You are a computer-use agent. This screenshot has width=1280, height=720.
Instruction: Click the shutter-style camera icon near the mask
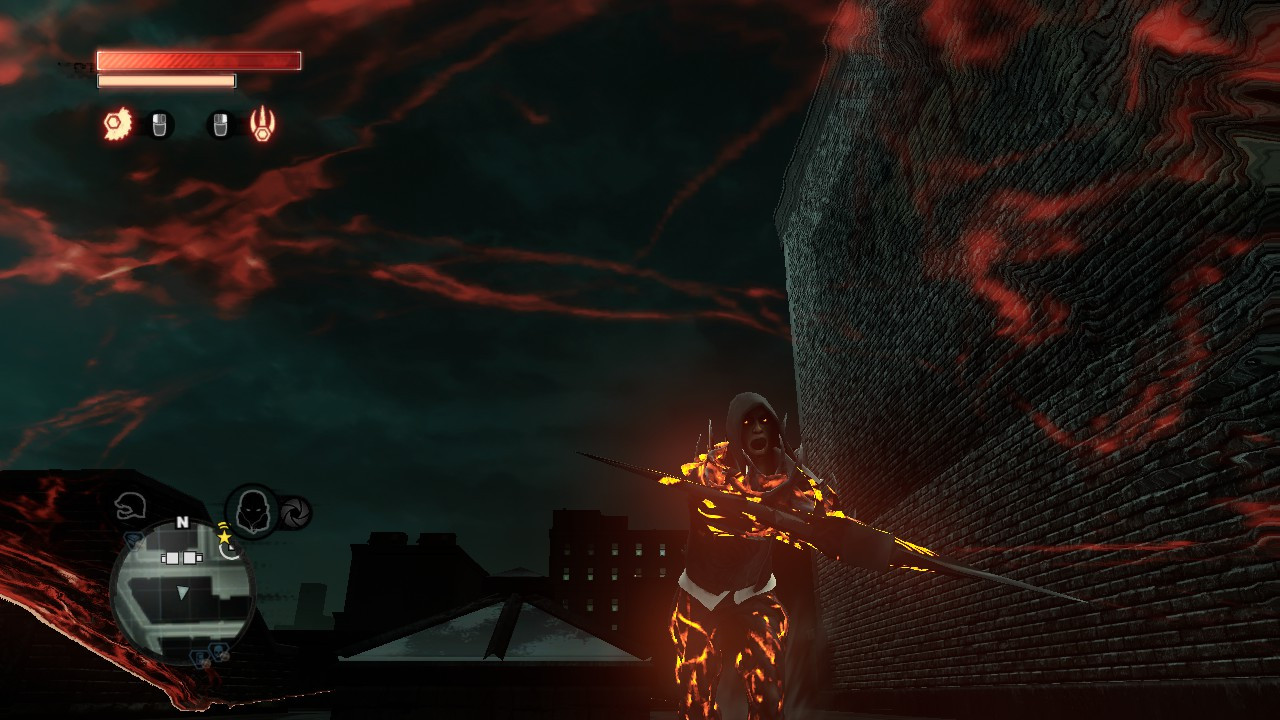[x=295, y=513]
